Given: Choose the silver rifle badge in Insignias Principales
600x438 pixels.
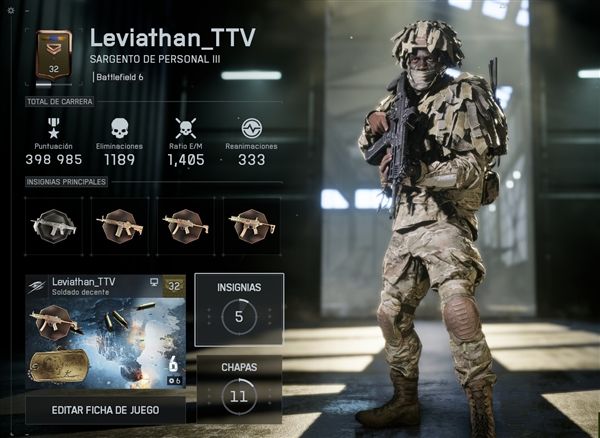Looking at the screenshot, I should 54,225.
